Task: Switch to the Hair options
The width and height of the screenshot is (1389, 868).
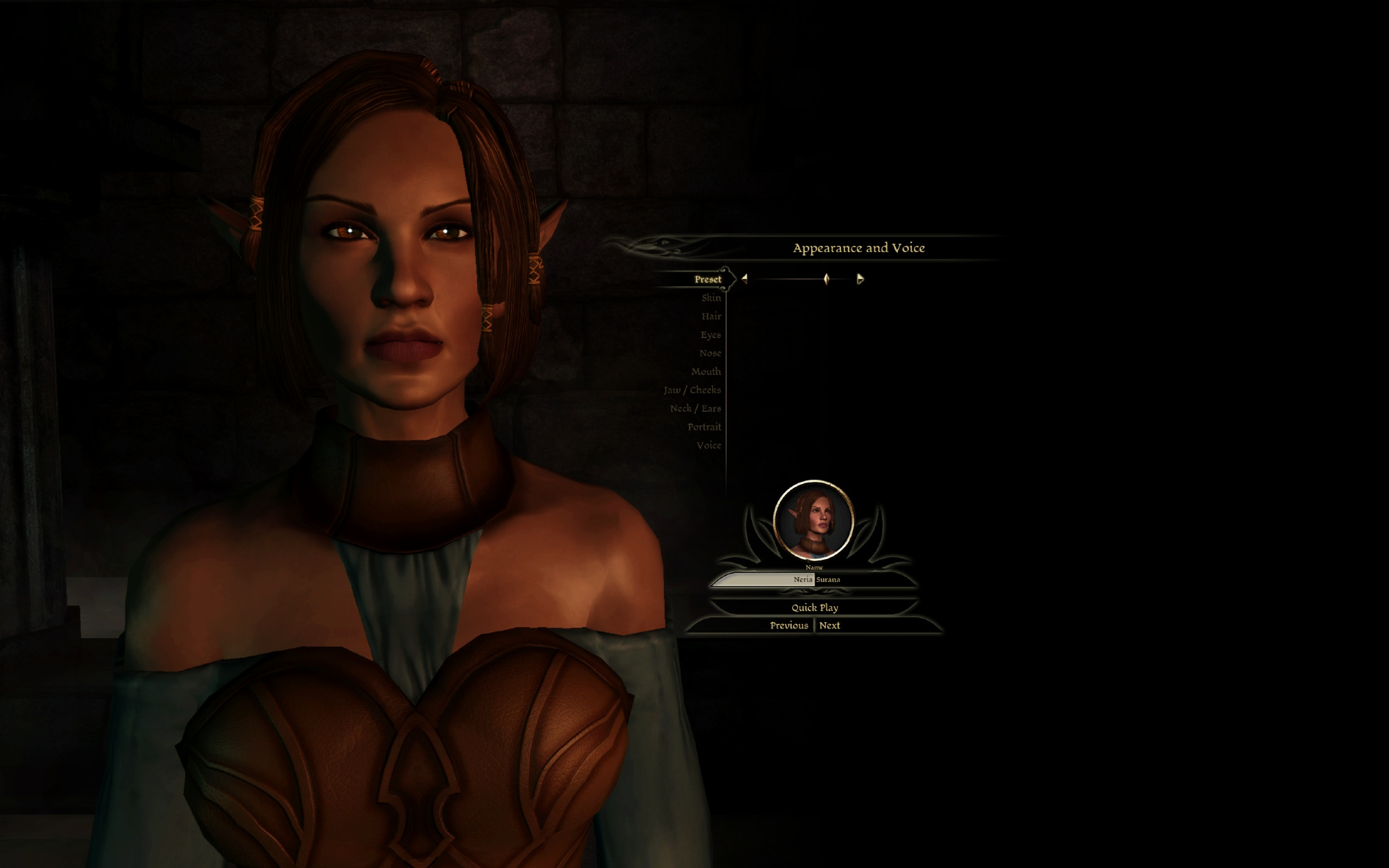Action: point(710,317)
